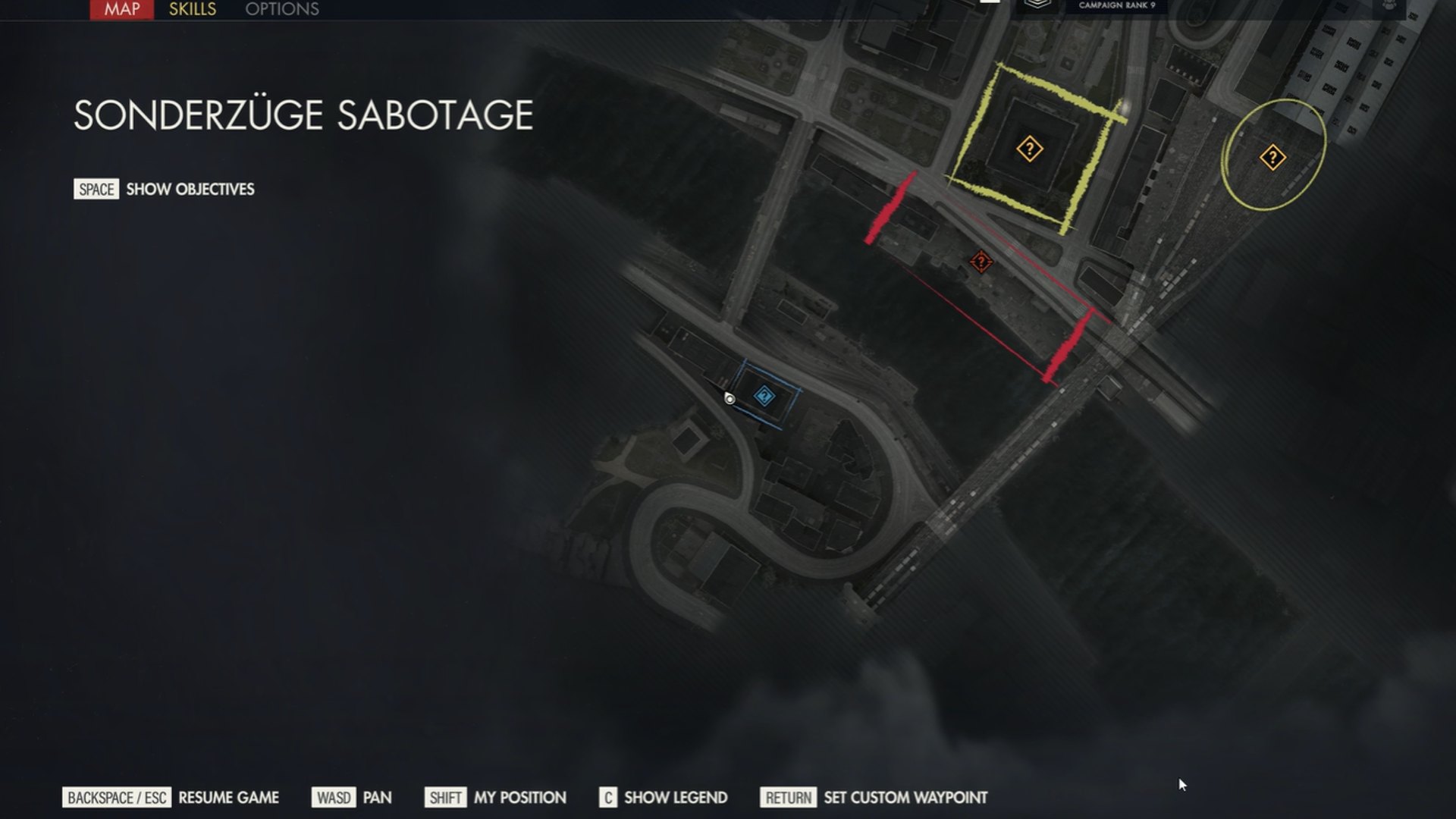Click the white player position marker
This screenshot has width=1456, height=819.
[x=730, y=399]
